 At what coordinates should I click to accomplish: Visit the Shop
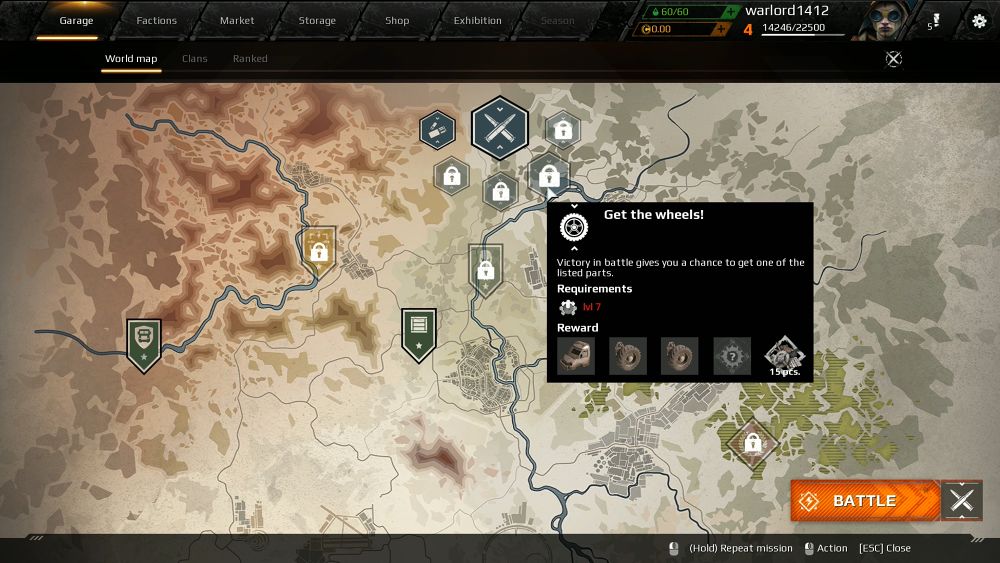point(397,21)
